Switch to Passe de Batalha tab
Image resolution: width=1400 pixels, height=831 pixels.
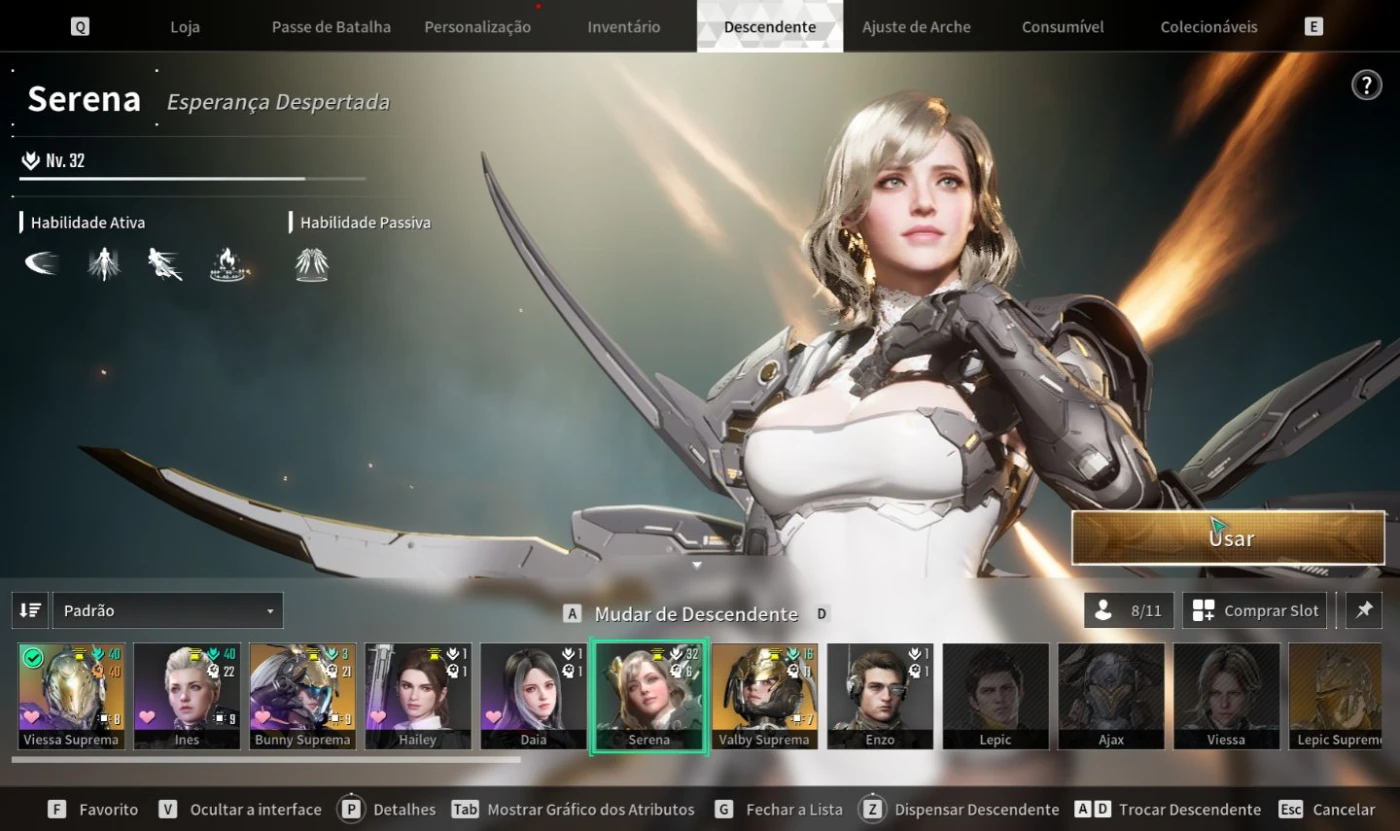click(331, 27)
